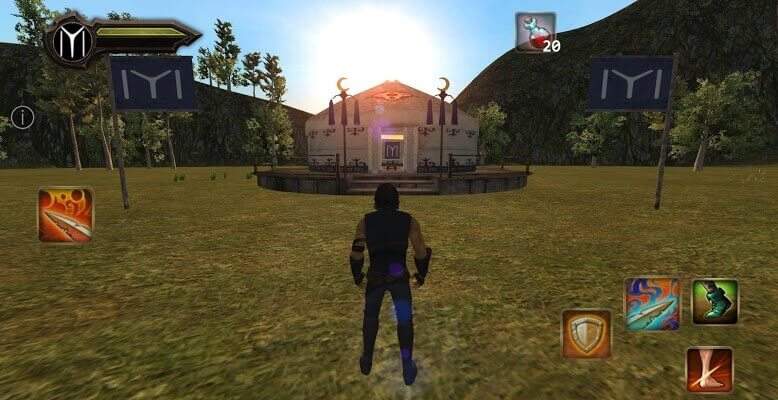Image resolution: width=778 pixels, height=400 pixels.
Task: Activate the green boot sprint skill
Action: 715,301
